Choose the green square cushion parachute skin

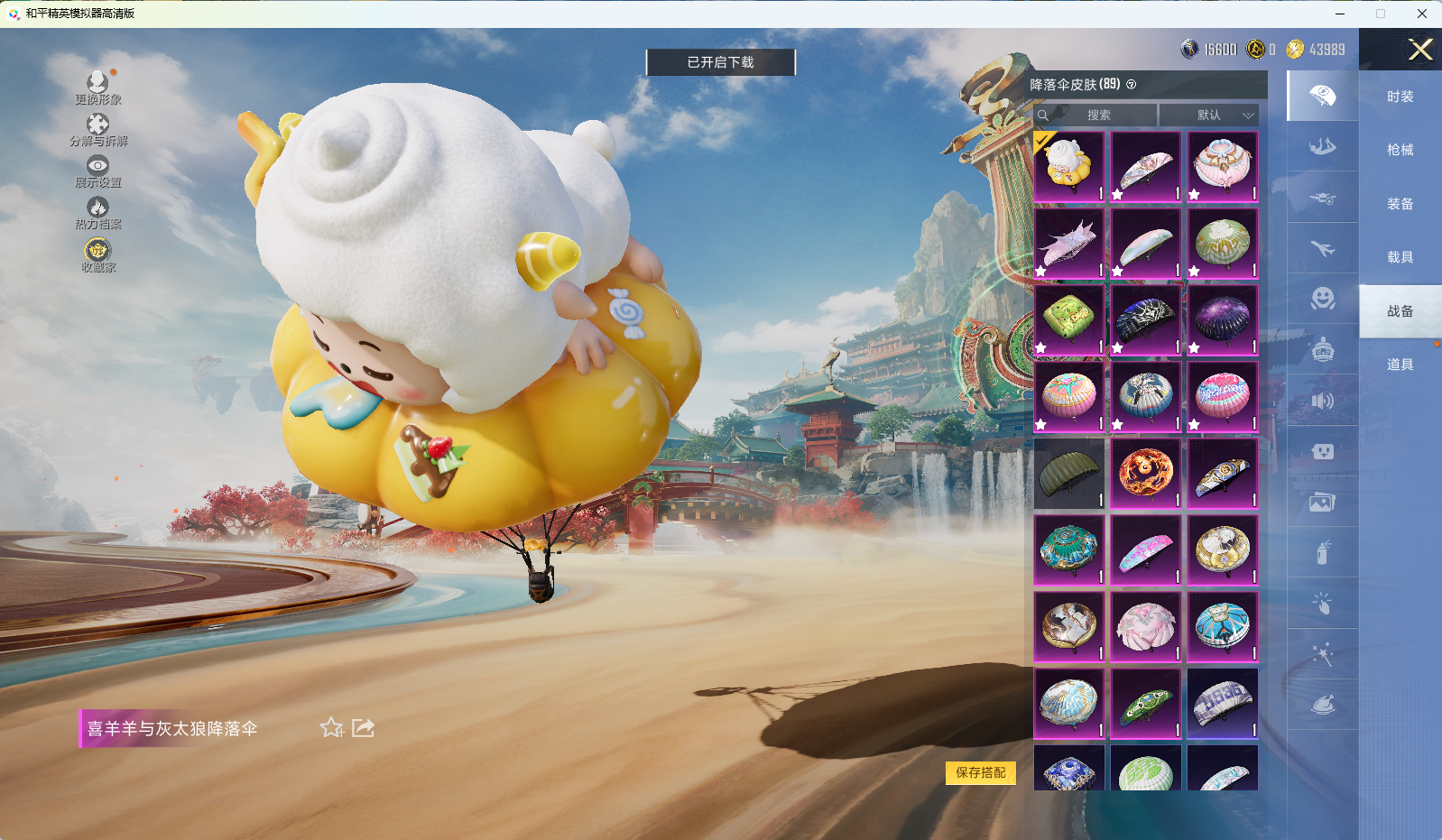tap(1068, 320)
